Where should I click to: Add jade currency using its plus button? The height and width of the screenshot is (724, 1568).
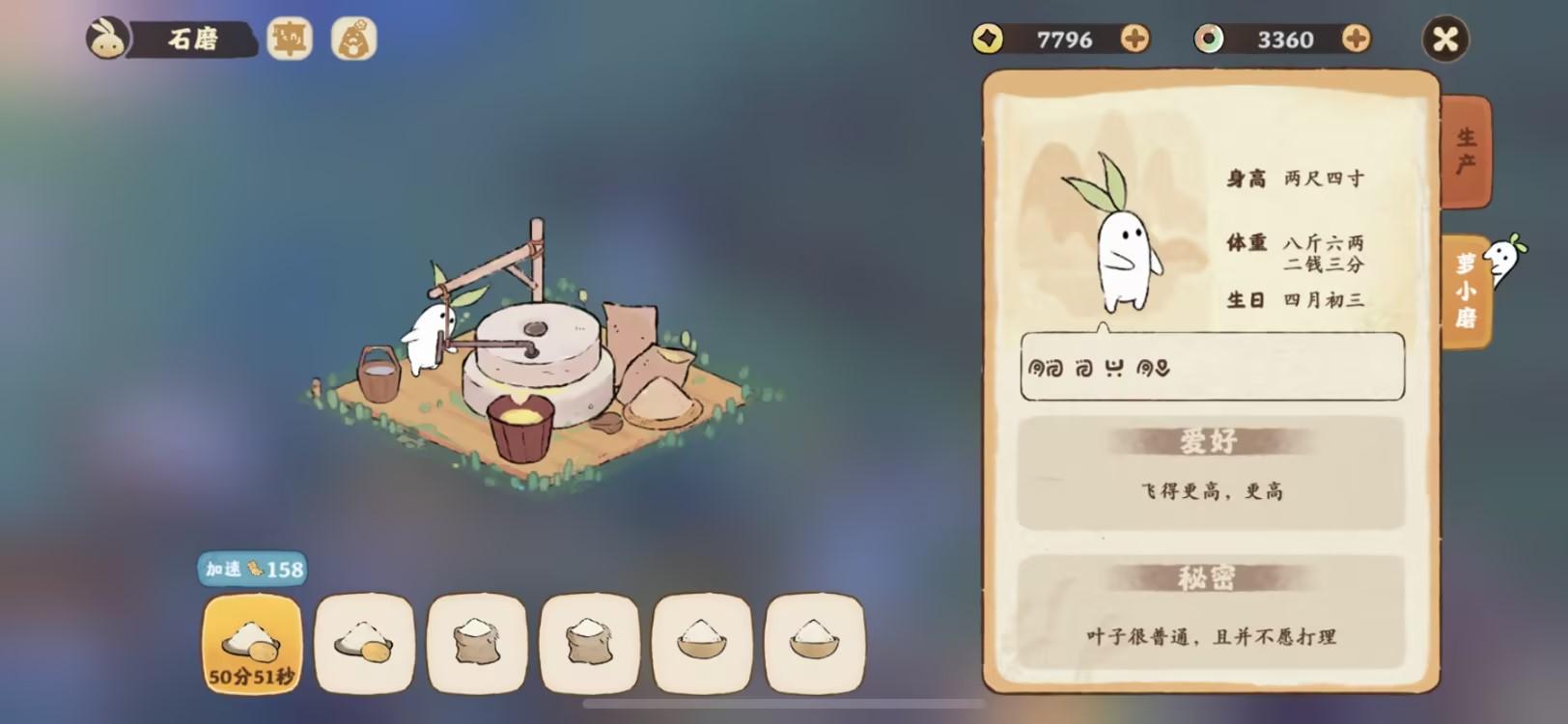(1356, 39)
